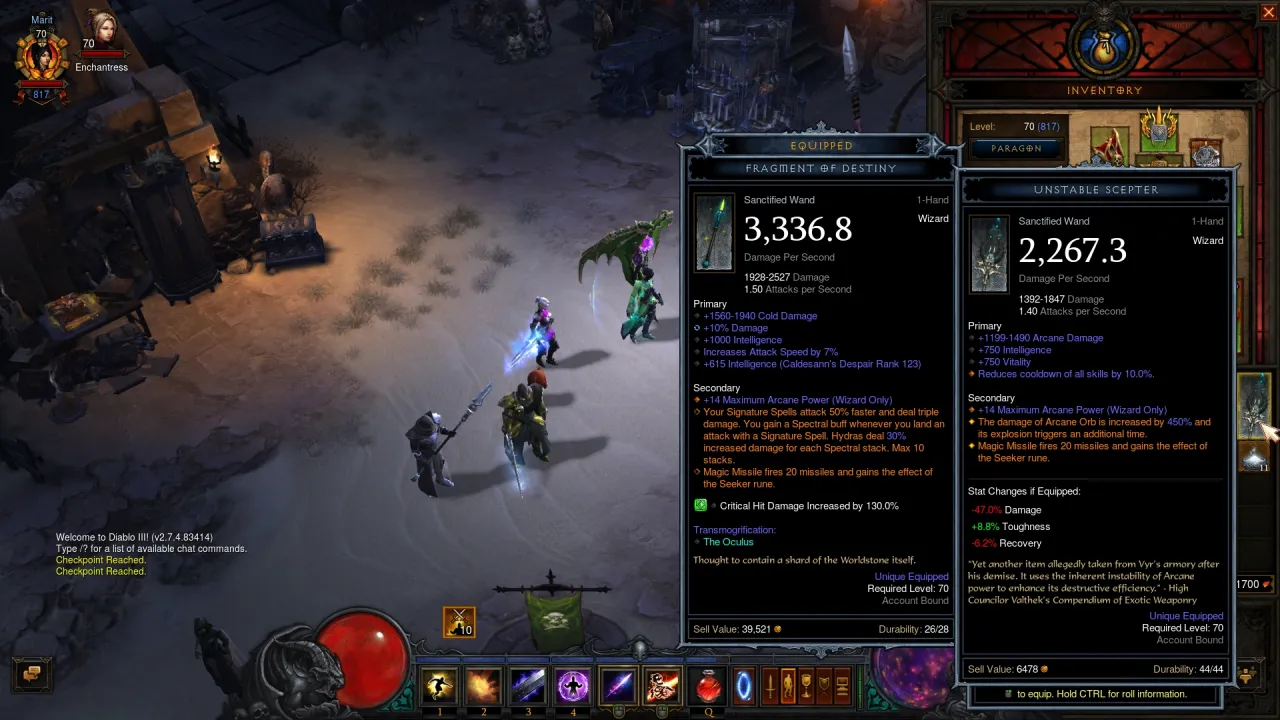Image resolution: width=1280 pixels, height=720 pixels.
Task: Cast the skill bound to hotbar slot 1
Action: click(439, 688)
